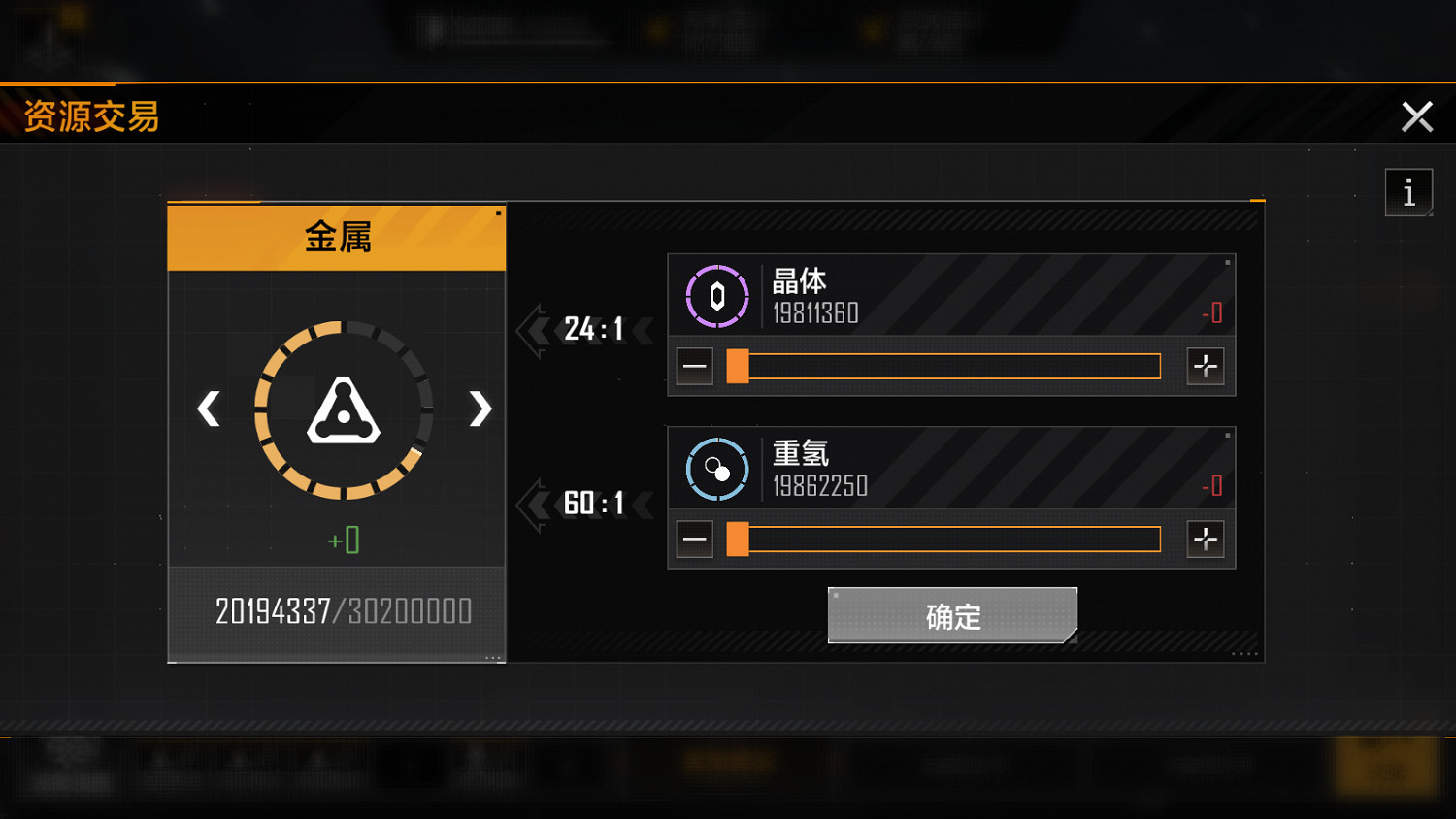Screen dimensions: 1456x819
Task: Expand to the previous resource with the left arrow
Action: tap(209, 409)
